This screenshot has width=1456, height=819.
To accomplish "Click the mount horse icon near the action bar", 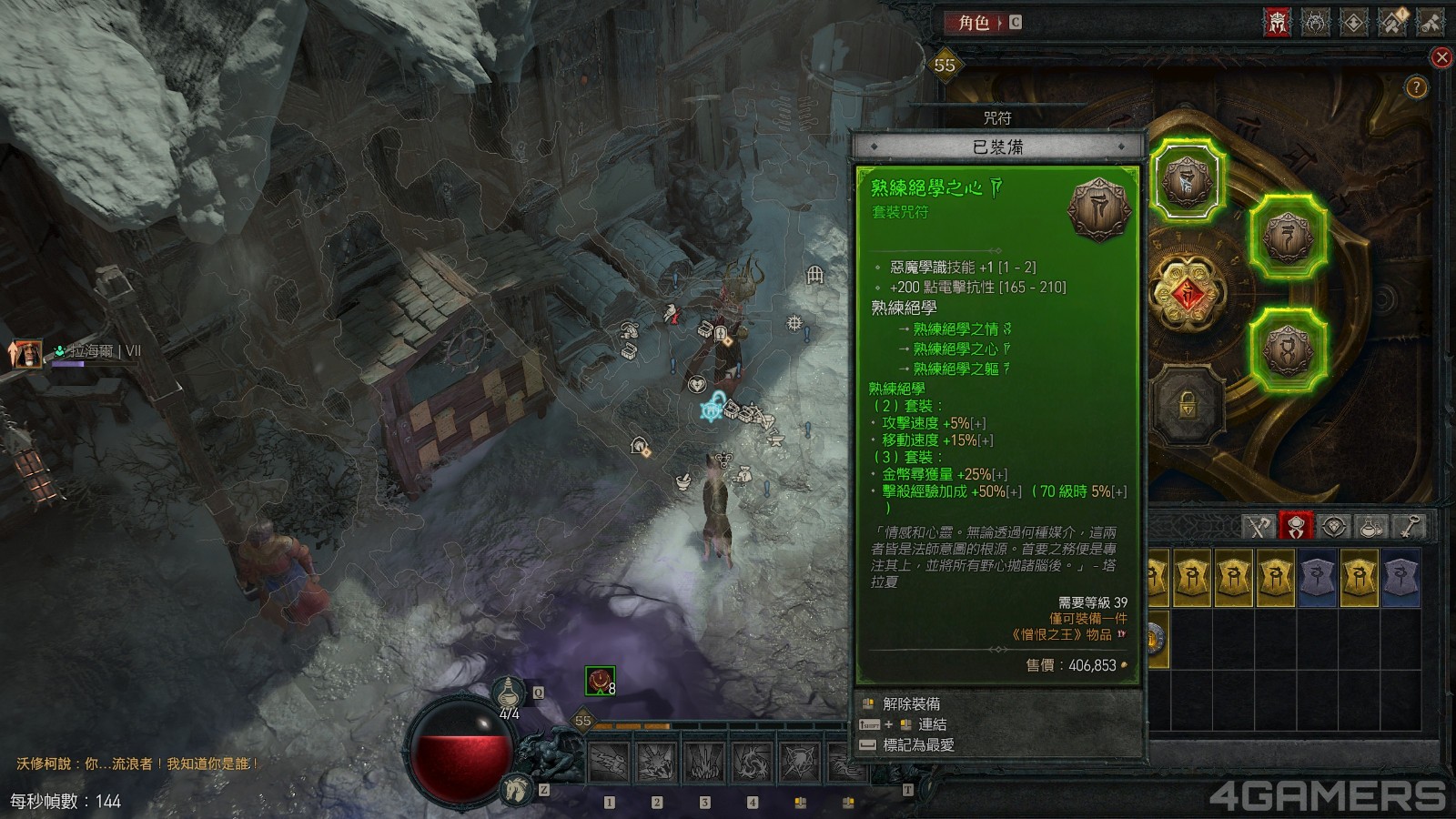I will click(516, 789).
